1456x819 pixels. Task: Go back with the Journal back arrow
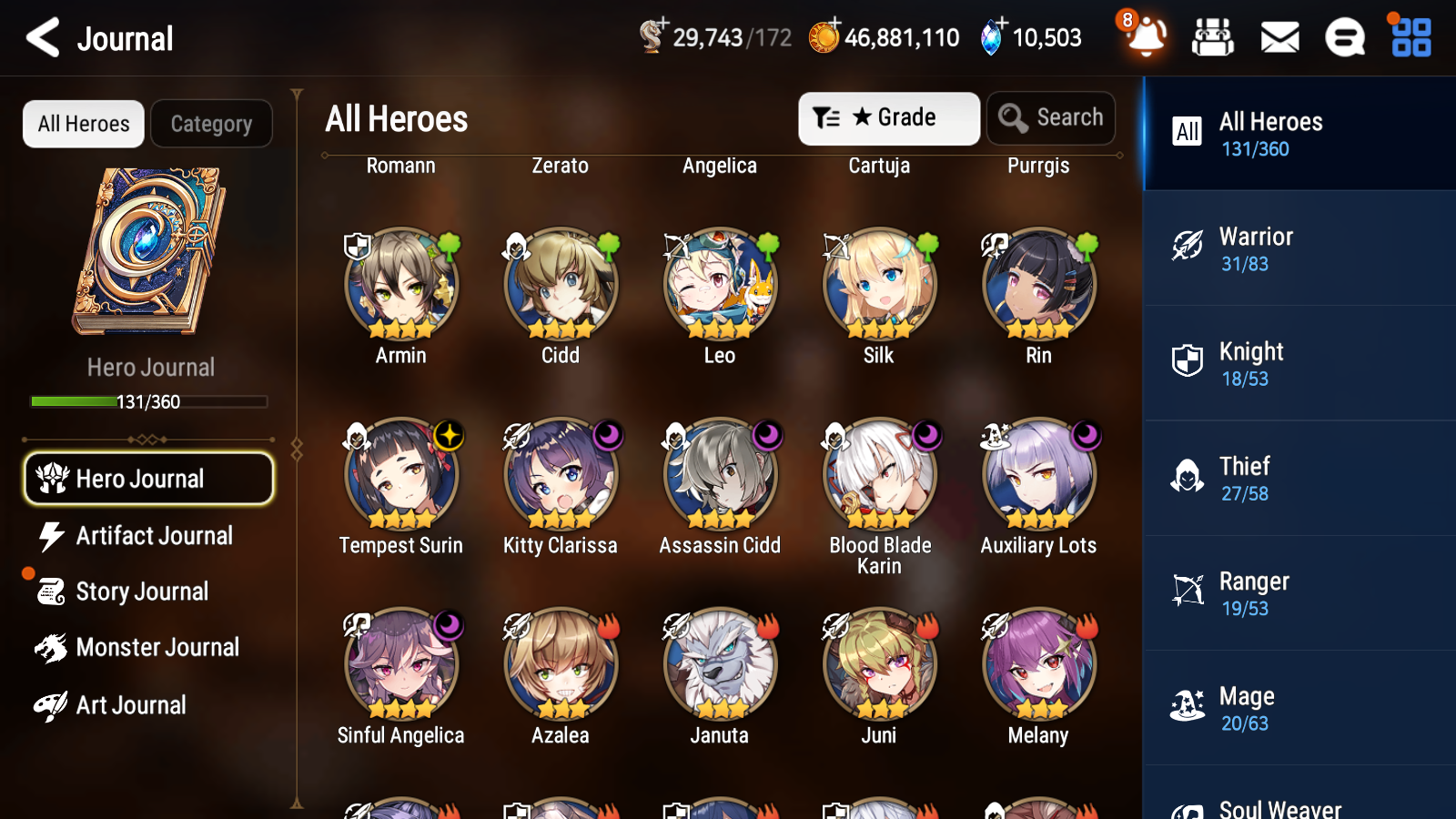tap(42, 37)
